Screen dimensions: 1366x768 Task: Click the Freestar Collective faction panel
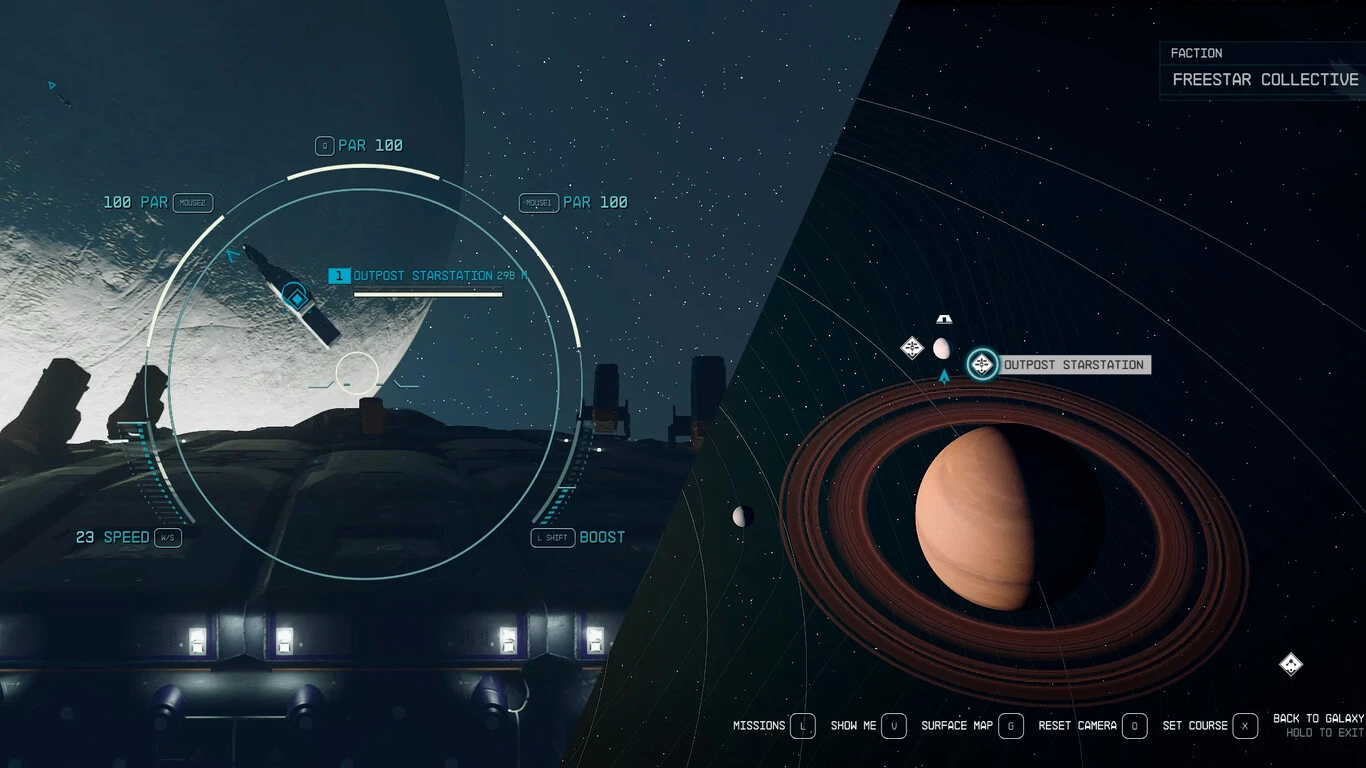click(x=1263, y=68)
